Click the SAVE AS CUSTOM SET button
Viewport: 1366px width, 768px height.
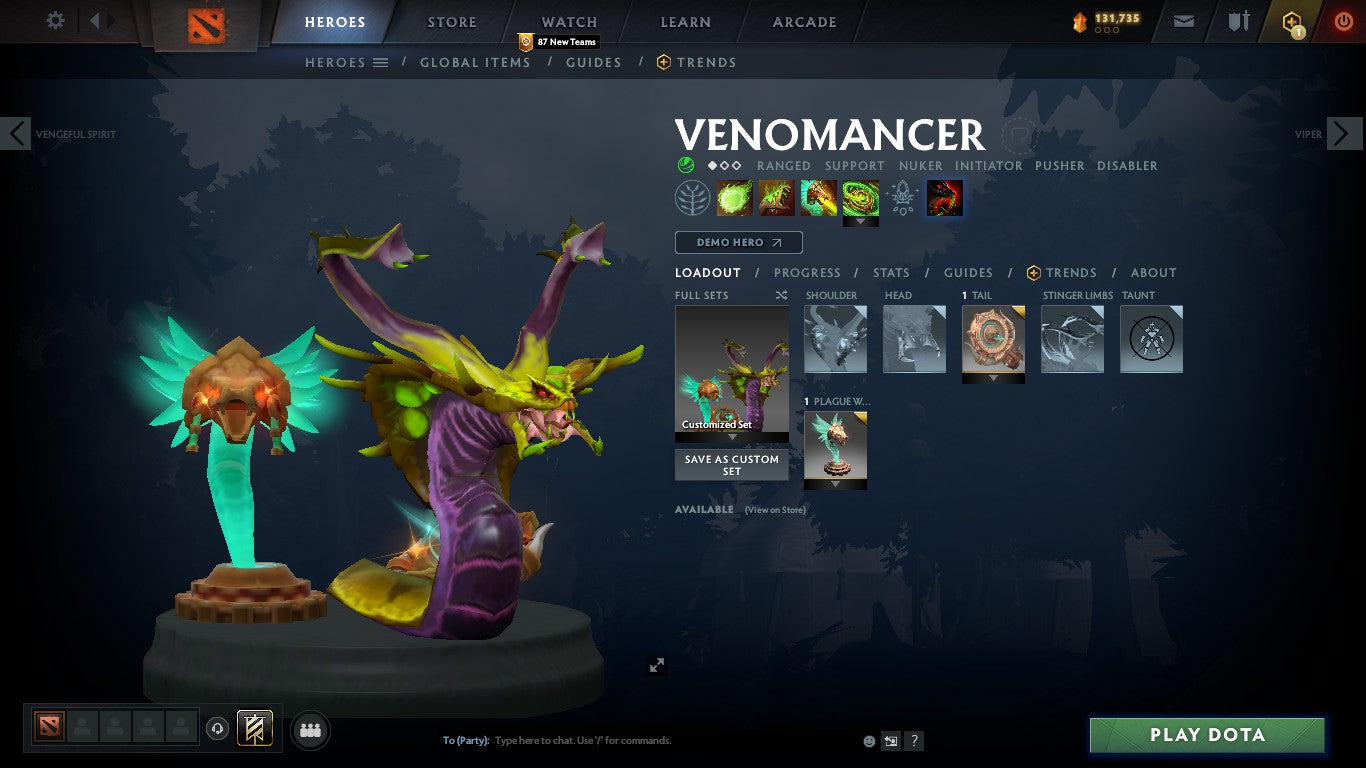click(731, 465)
